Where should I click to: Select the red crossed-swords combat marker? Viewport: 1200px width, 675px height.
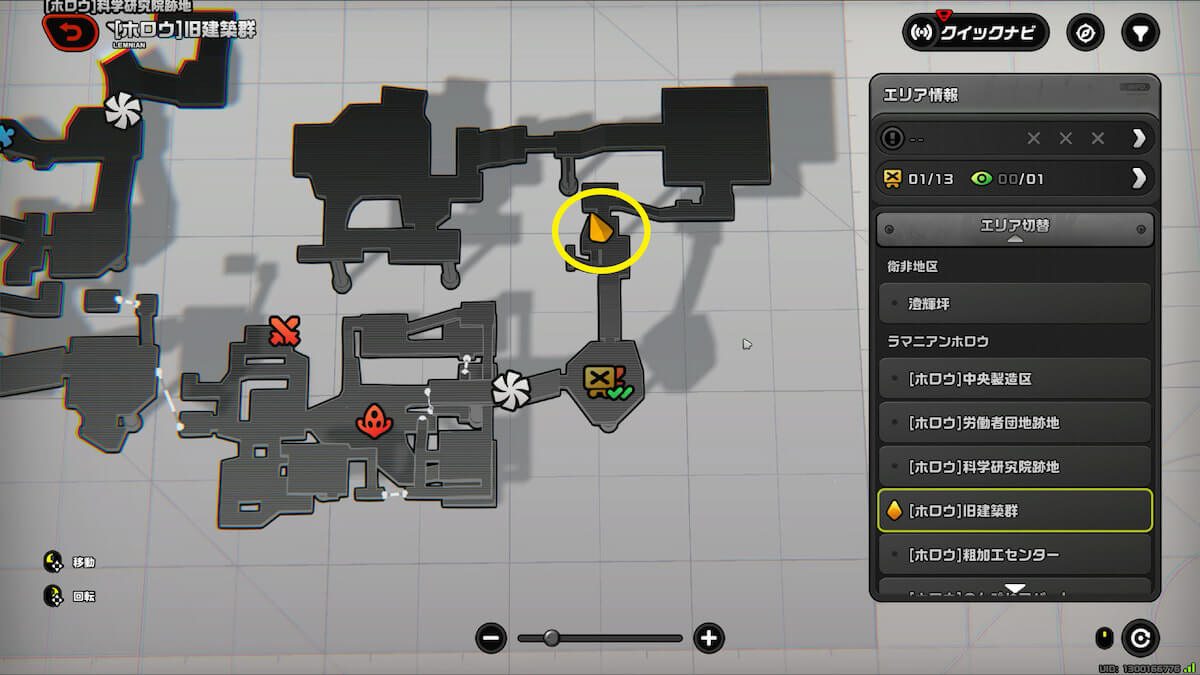pyautogui.click(x=284, y=330)
